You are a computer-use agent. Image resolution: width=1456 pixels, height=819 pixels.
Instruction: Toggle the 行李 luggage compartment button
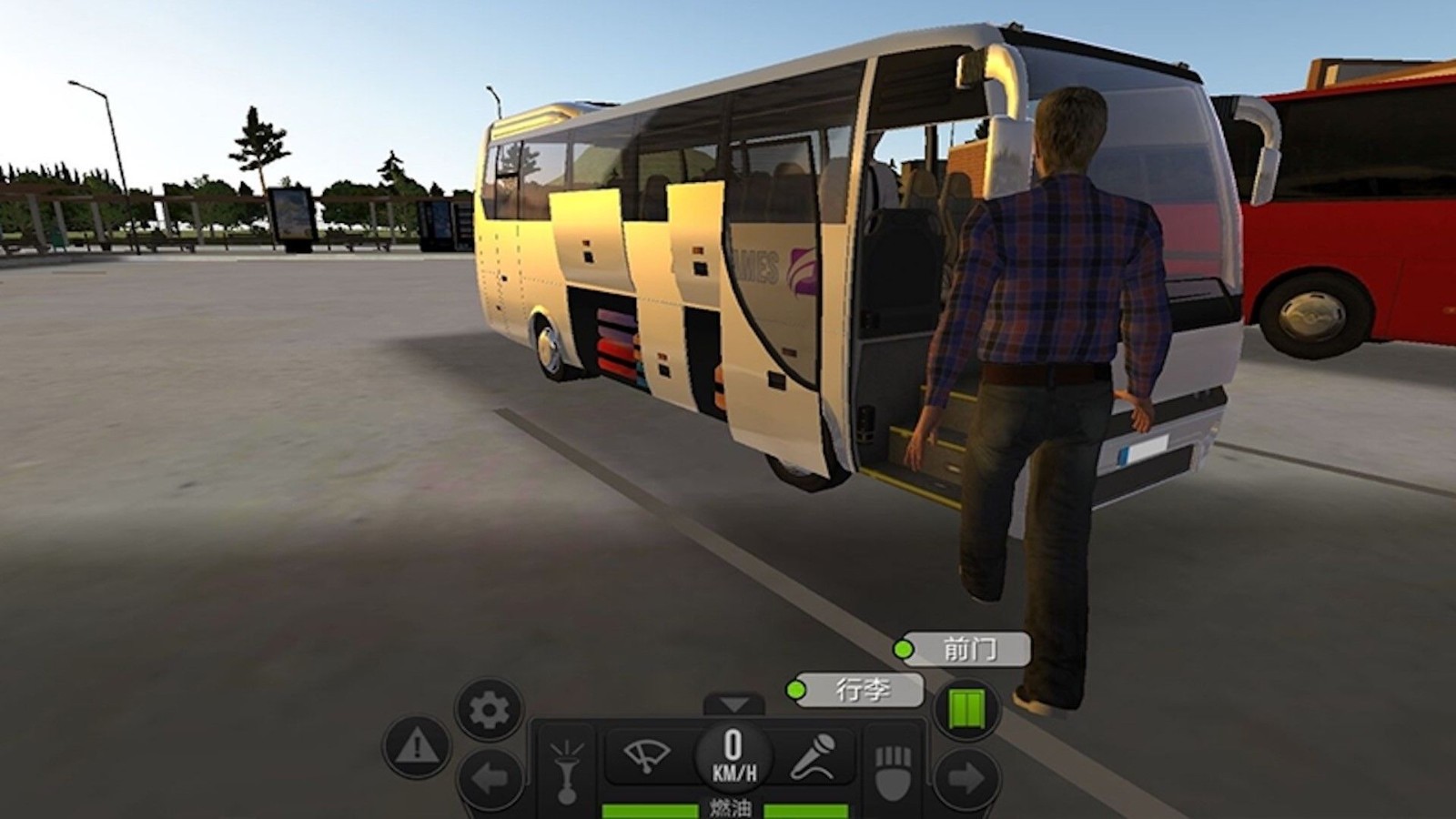[x=856, y=690]
